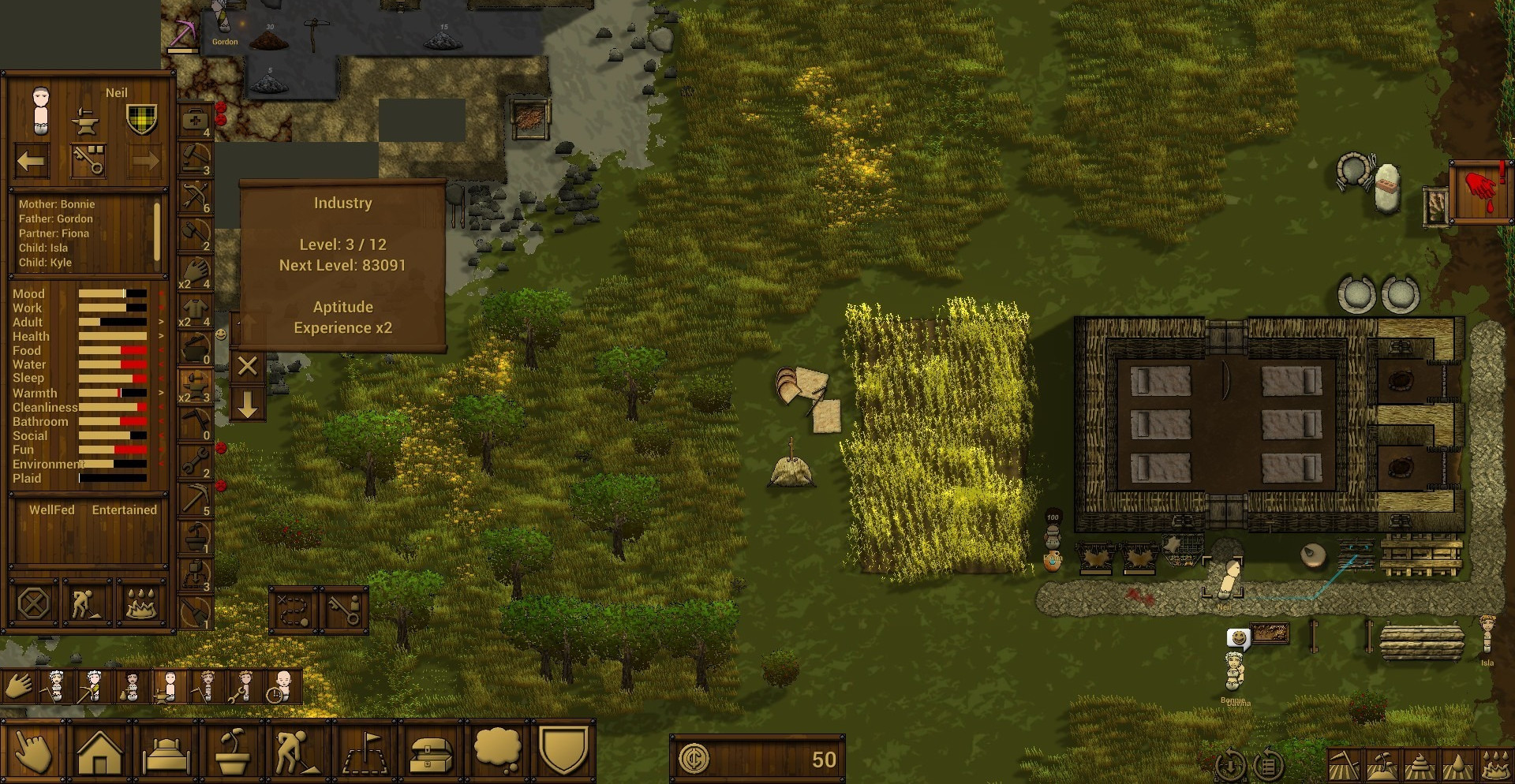1515x784 pixels.
Task: Select the flag zone designation tool
Action: pos(365,752)
